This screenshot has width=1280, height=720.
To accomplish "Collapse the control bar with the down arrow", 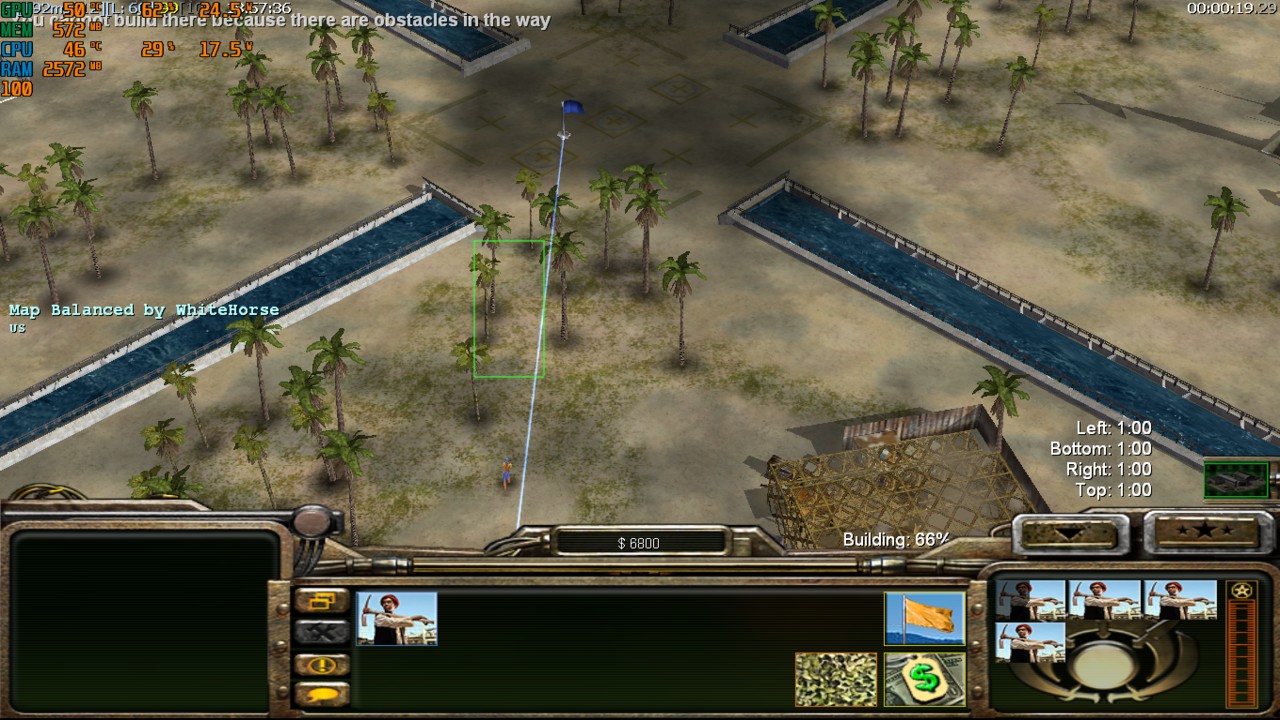I will tap(1069, 531).
